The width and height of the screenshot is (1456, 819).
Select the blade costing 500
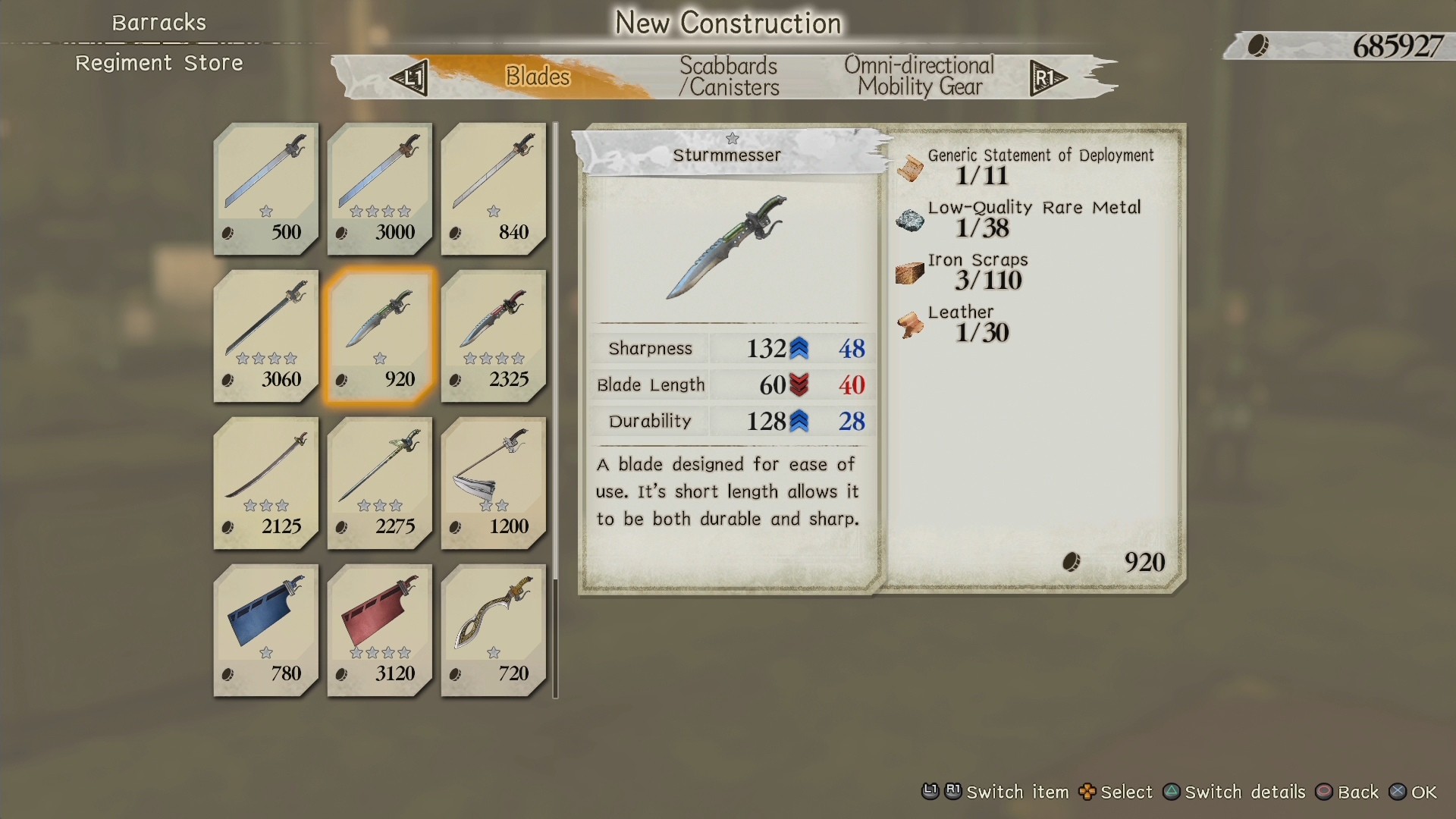tap(266, 188)
